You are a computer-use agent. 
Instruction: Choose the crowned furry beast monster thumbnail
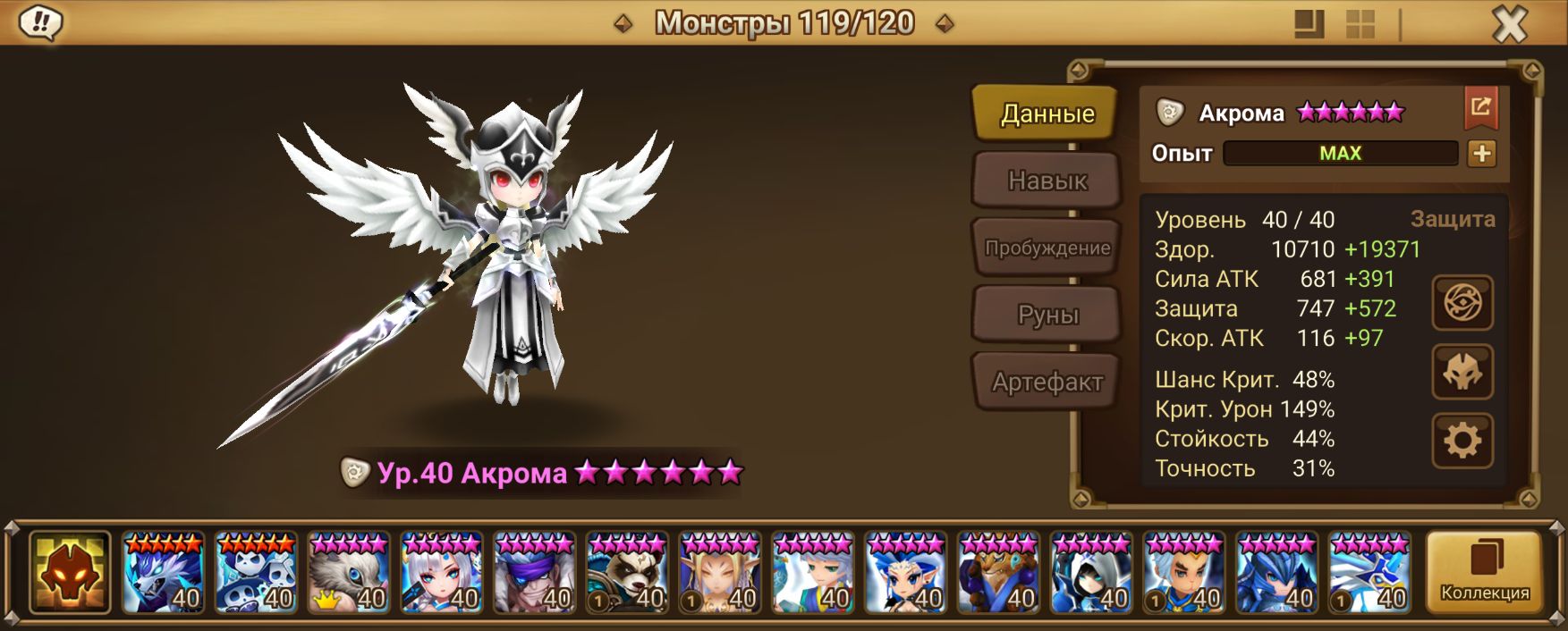pyautogui.click(x=349, y=572)
